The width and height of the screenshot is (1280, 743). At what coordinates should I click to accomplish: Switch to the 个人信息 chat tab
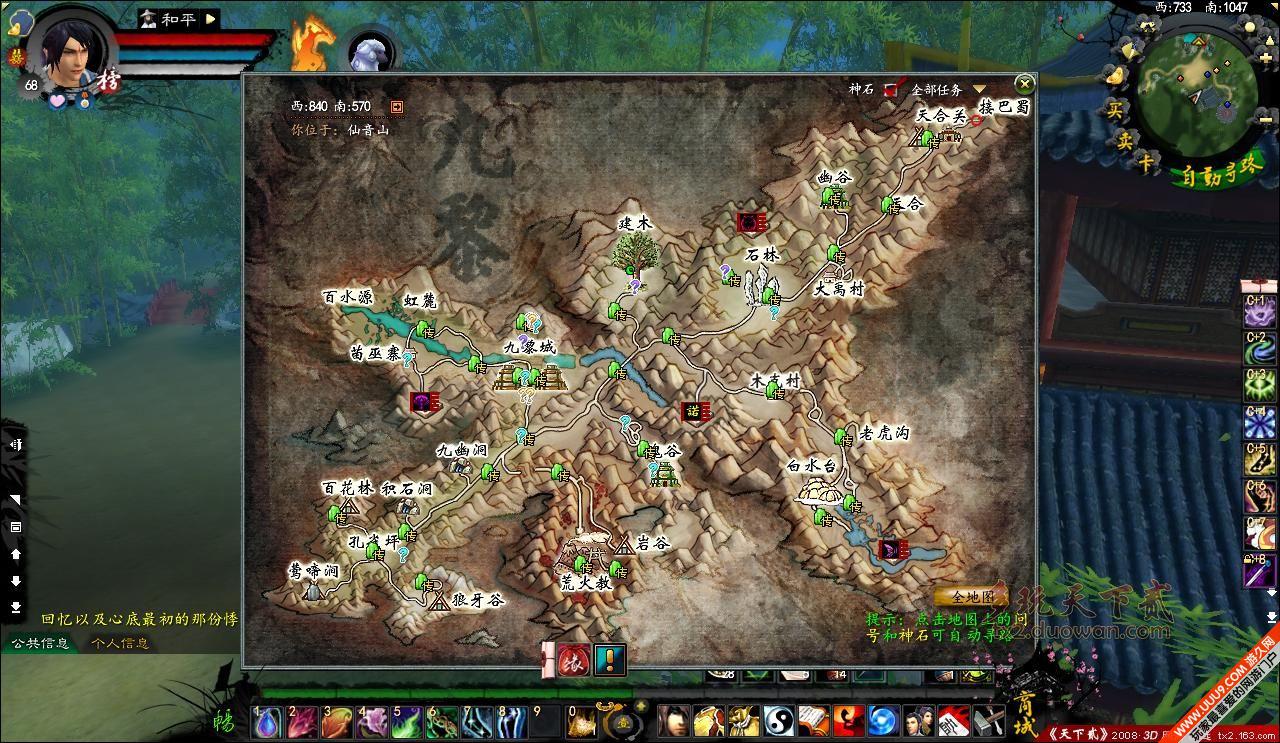pos(120,643)
